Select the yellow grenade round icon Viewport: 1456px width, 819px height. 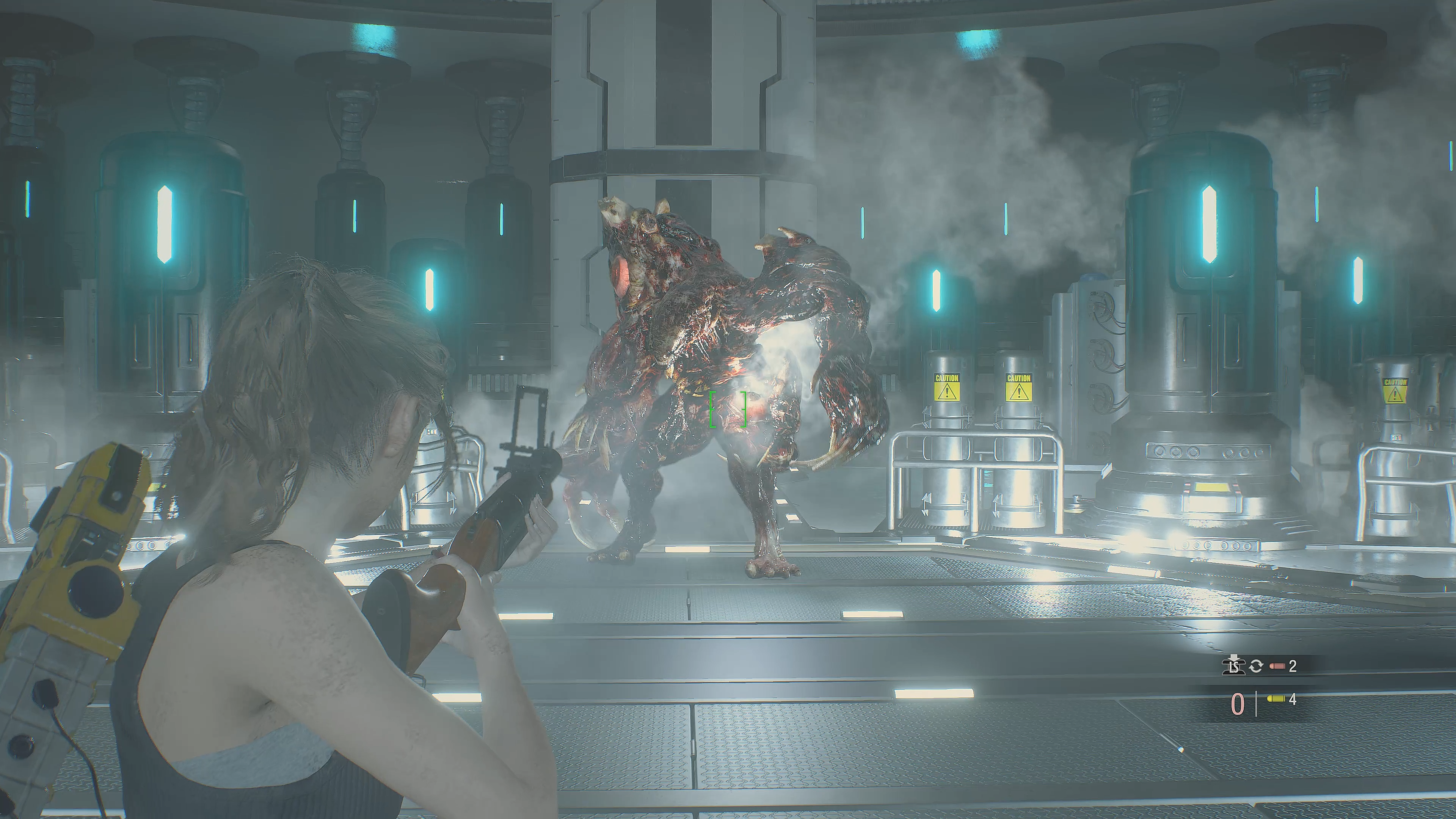click(x=1274, y=700)
